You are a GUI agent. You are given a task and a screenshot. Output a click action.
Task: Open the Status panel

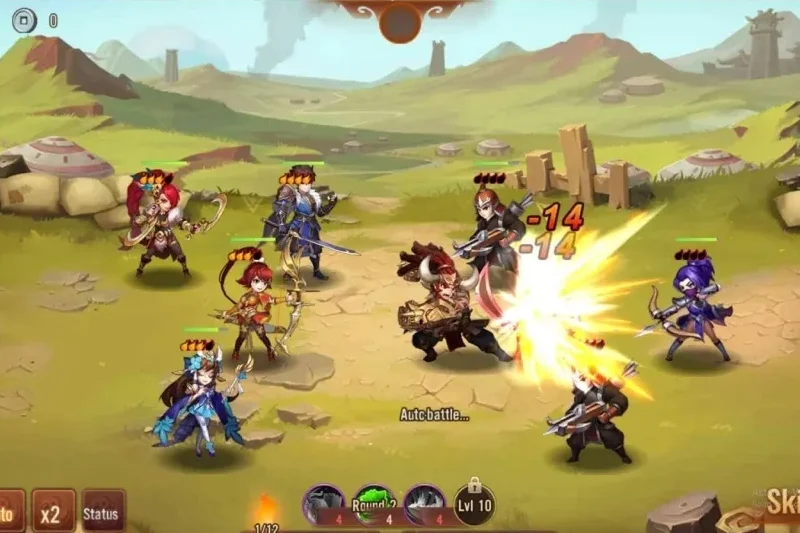pos(103,512)
